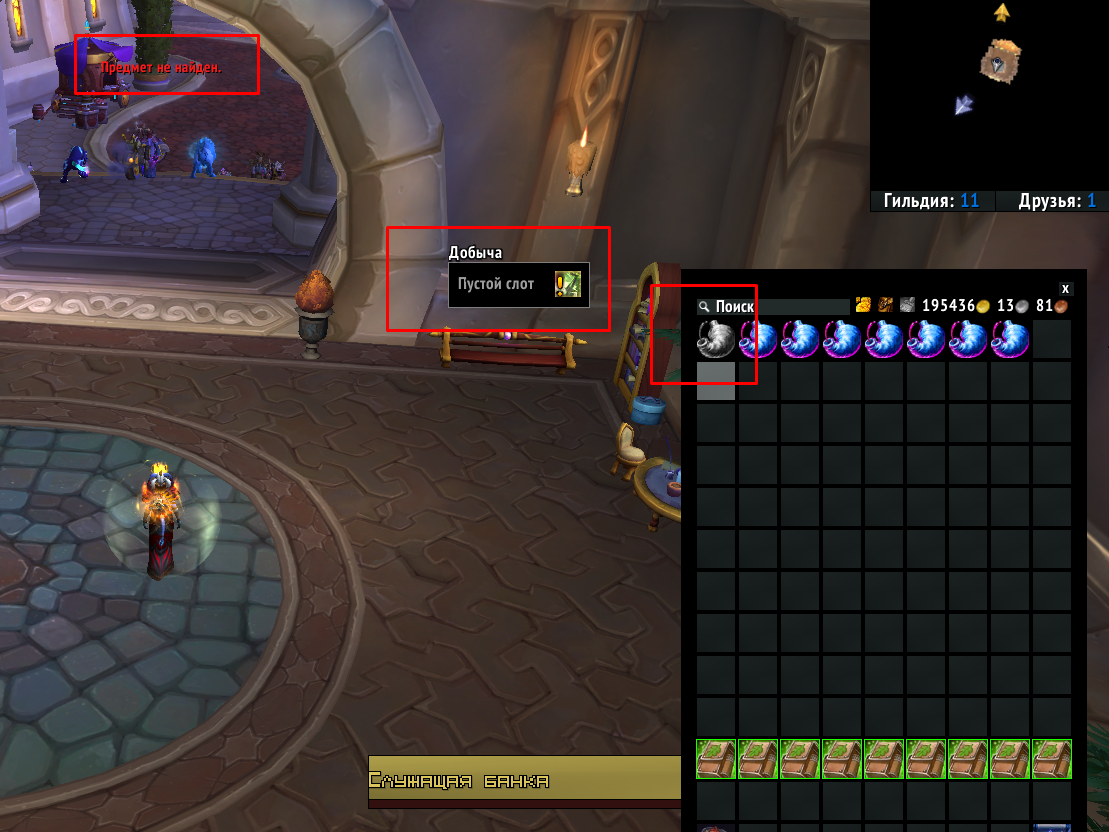Image resolution: width=1109 pixels, height=832 pixels.
Task: Select the grey horn item in the bag
Action: click(716, 340)
